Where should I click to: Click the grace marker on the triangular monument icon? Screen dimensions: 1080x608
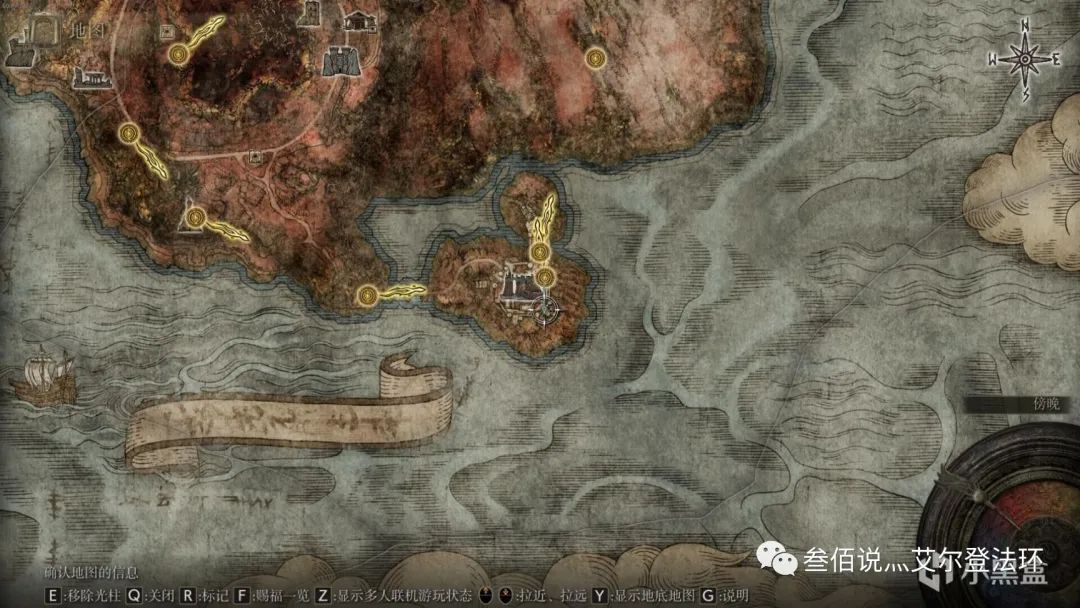coord(194,216)
